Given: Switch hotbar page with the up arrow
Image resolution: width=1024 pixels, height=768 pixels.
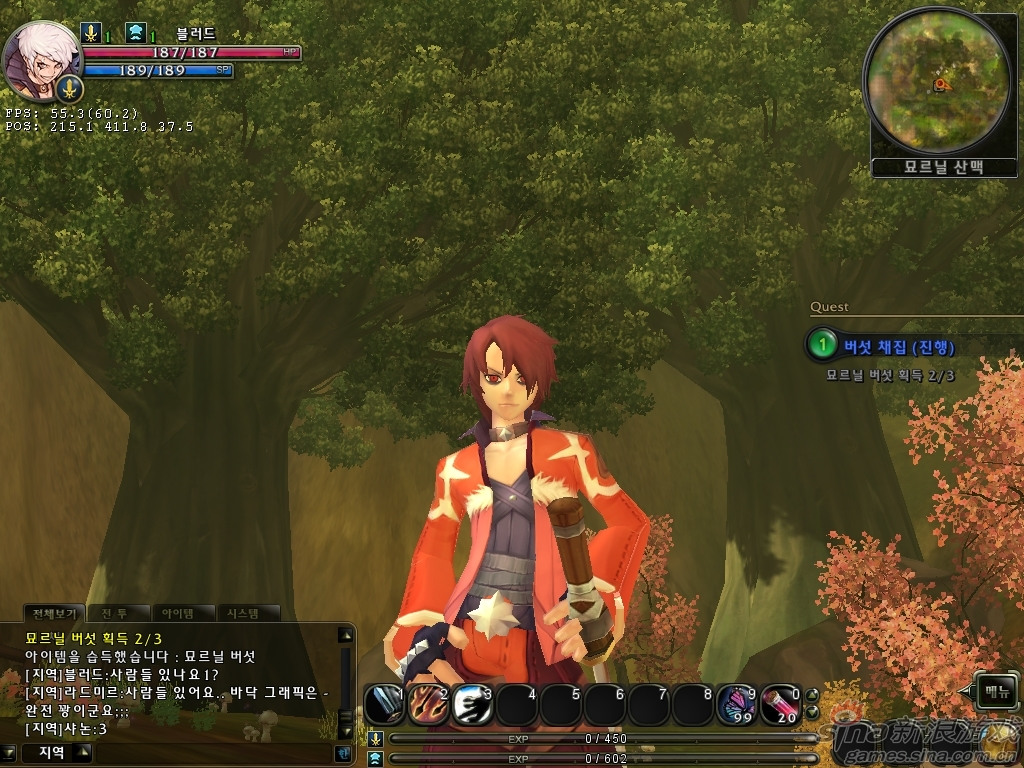Looking at the screenshot, I should pos(812,696).
